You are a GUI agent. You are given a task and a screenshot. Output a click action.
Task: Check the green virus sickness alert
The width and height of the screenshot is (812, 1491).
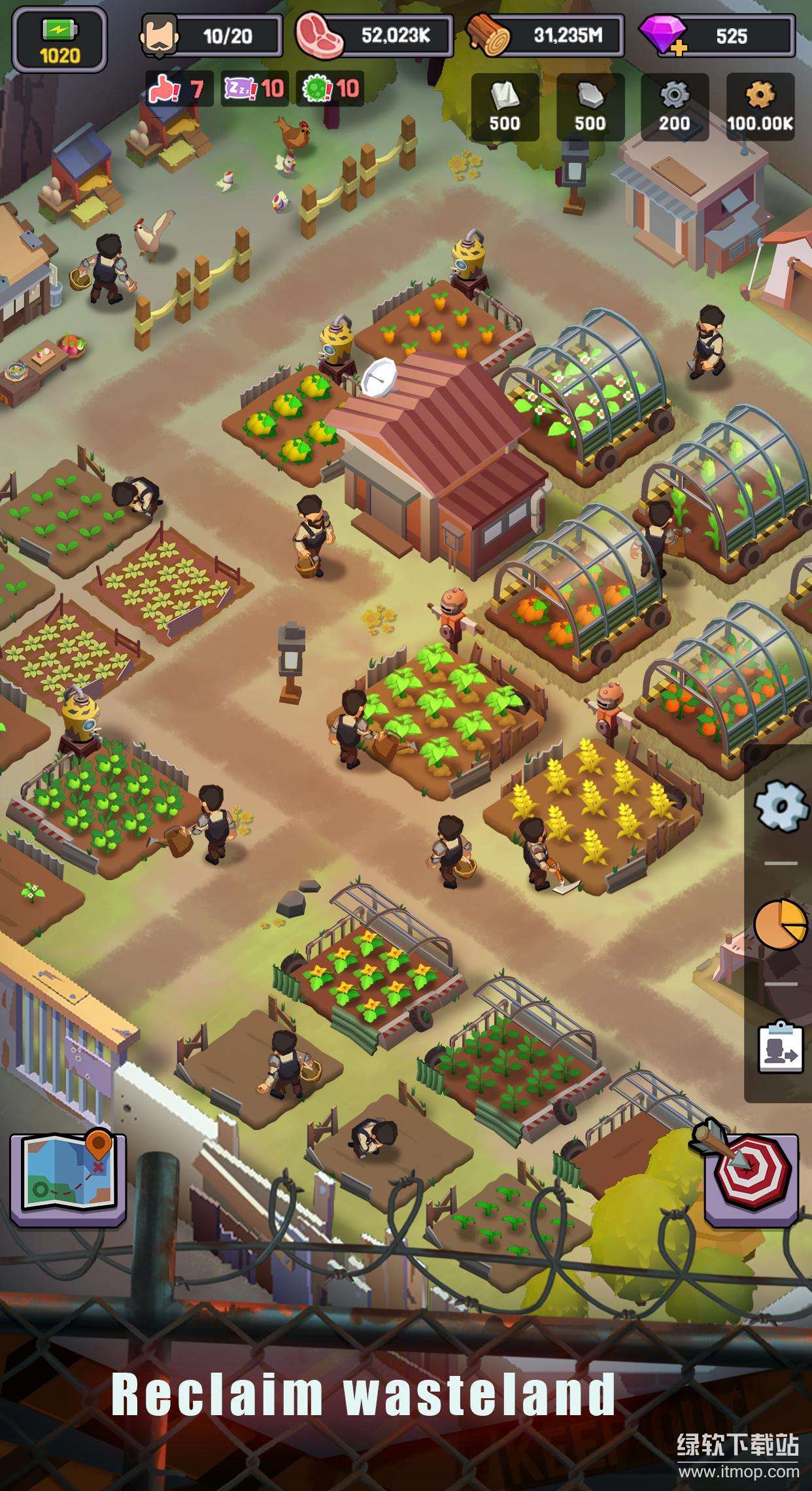tap(331, 88)
